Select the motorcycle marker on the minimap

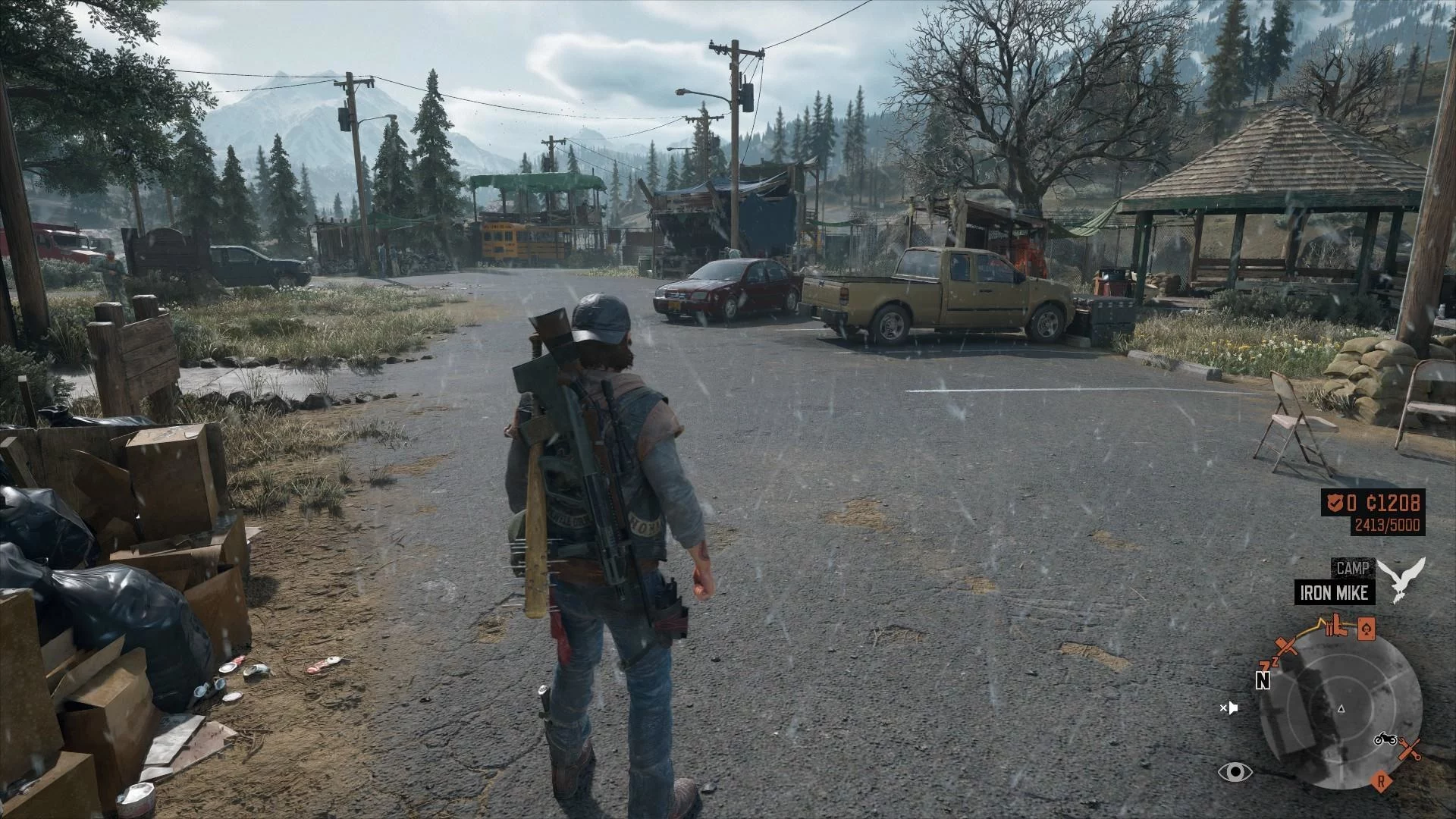pos(1385,739)
